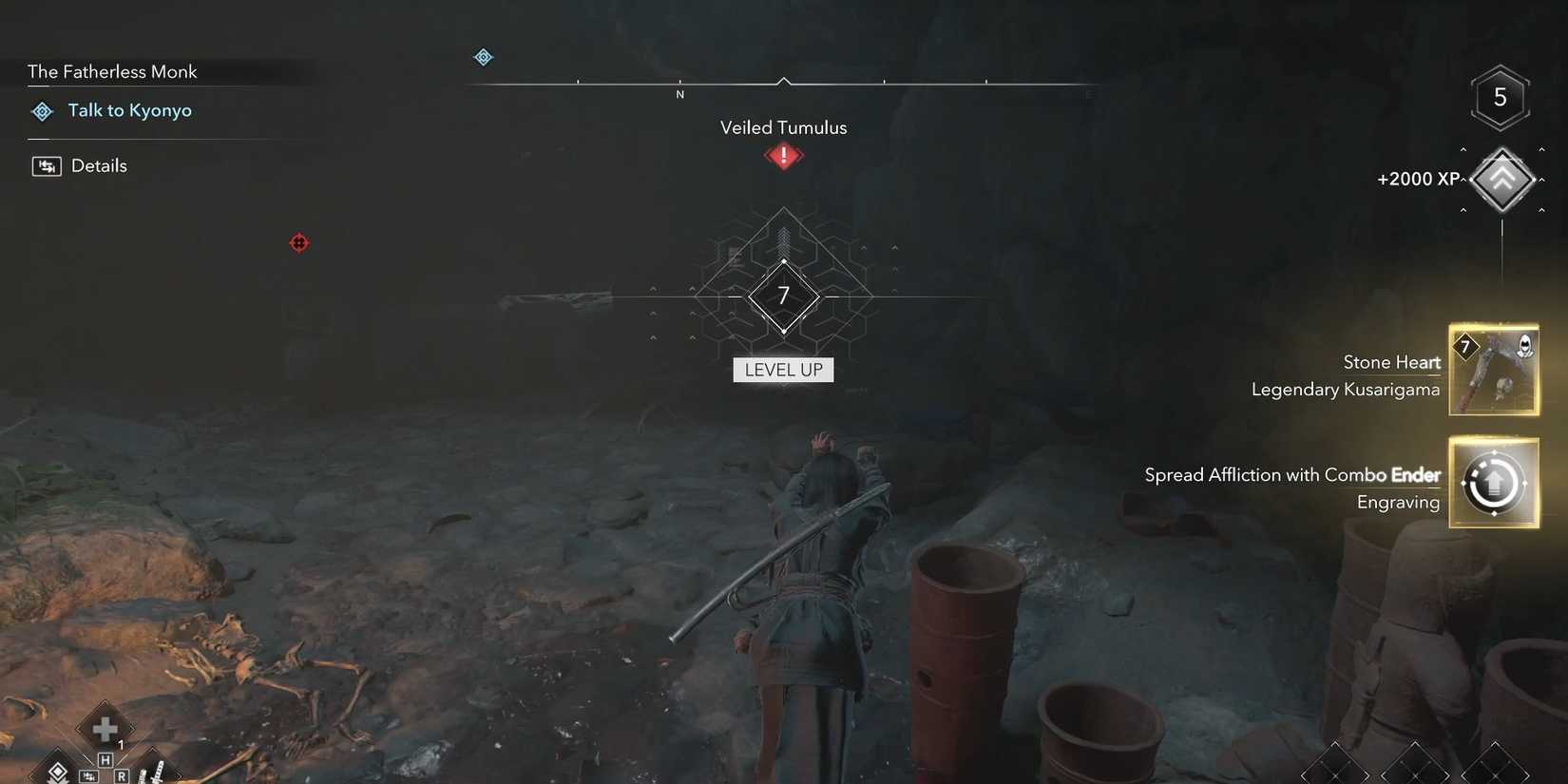Click the +2000 XP progress indicator
Viewport: 1568px width, 784px height.
click(x=1419, y=179)
